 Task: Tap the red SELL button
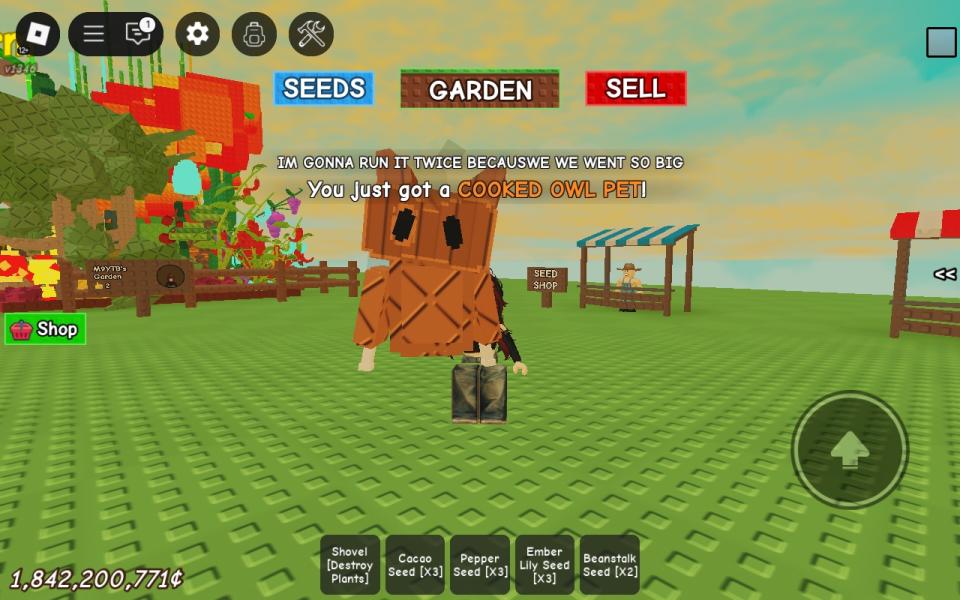[x=636, y=89]
